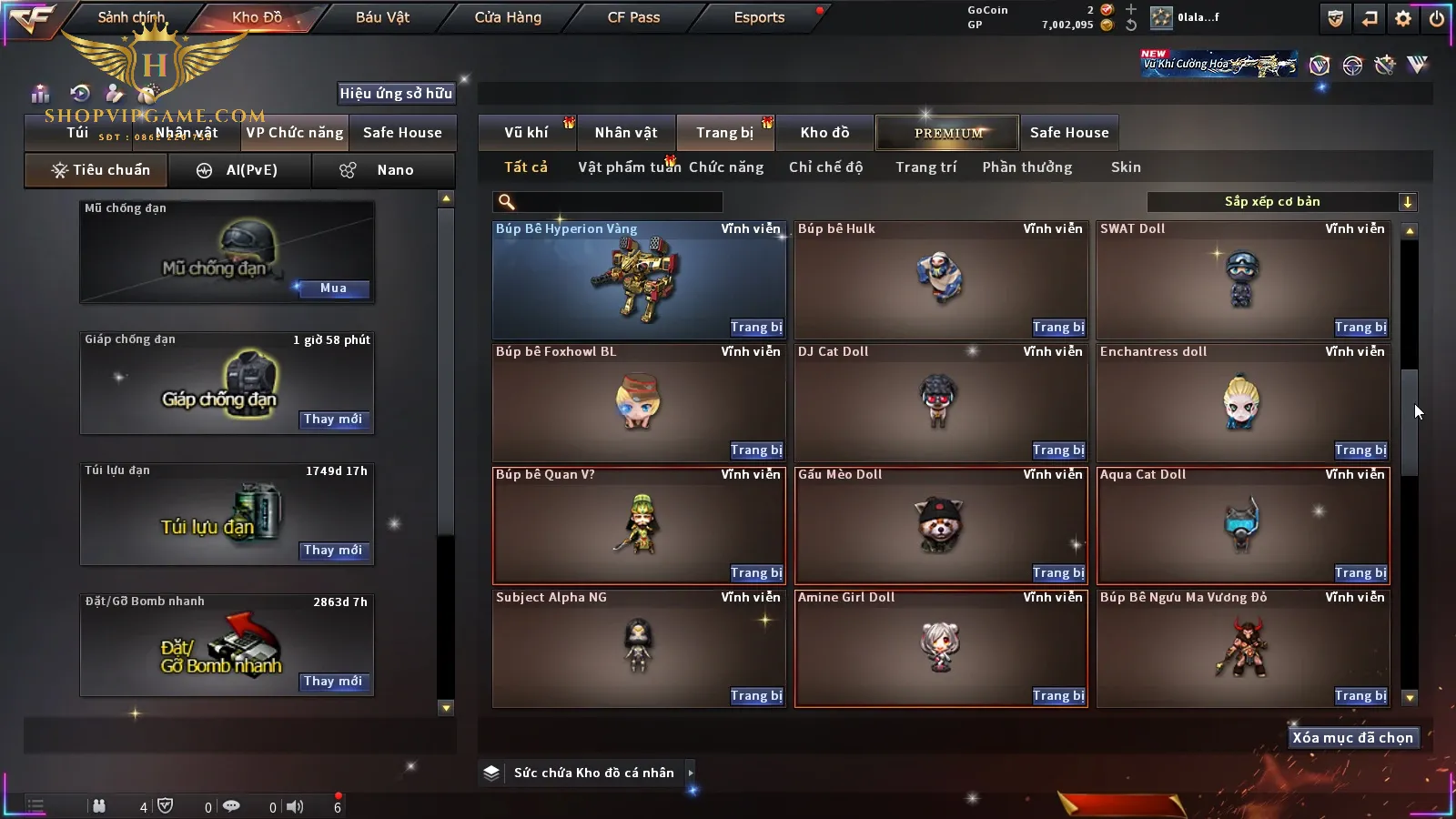This screenshot has width=1456, height=819.
Task: Open the CF Pass menu
Action: [633, 17]
